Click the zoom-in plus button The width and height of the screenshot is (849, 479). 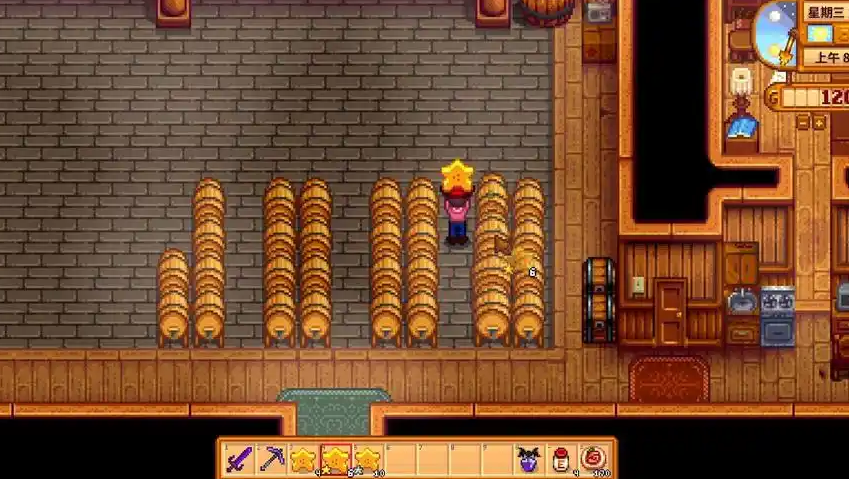[819, 123]
